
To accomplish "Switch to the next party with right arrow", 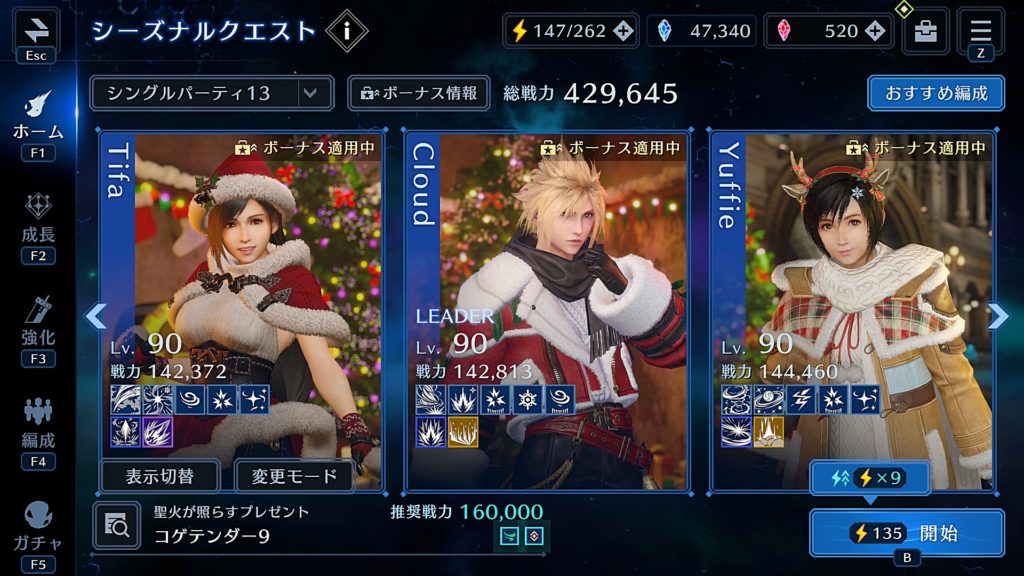I will (x=998, y=316).
